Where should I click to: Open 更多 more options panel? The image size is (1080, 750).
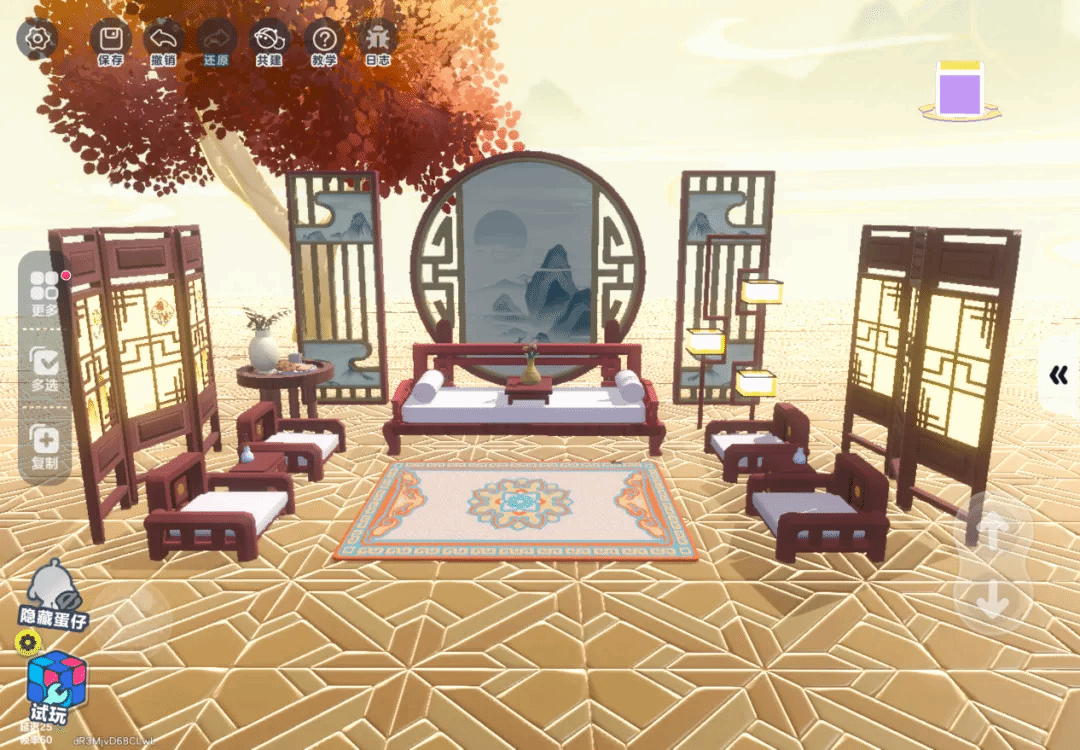pos(45,291)
